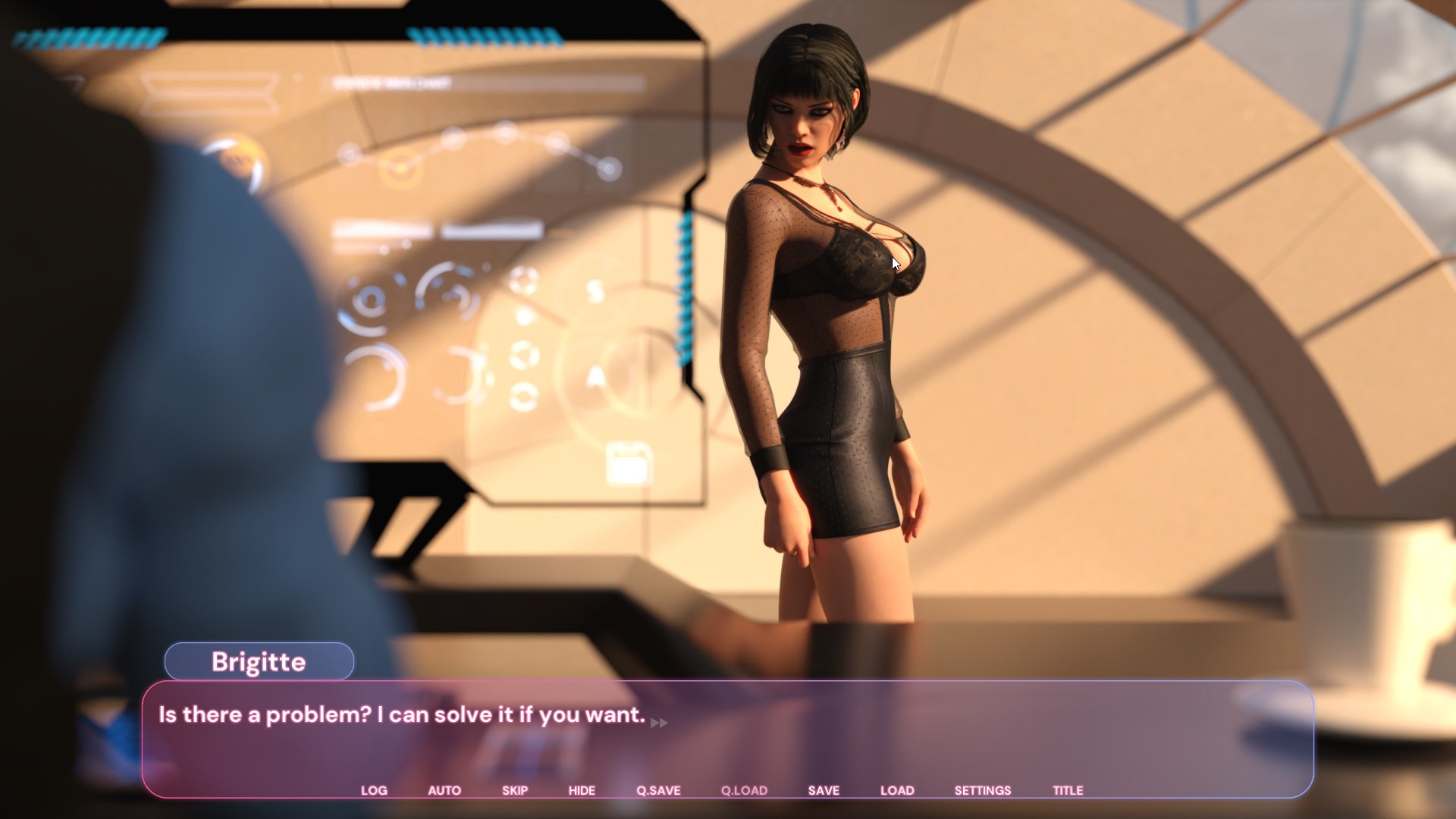This screenshot has width=1456, height=819.
Task: Open the dialogue history LOG
Action: tap(374, 790)
